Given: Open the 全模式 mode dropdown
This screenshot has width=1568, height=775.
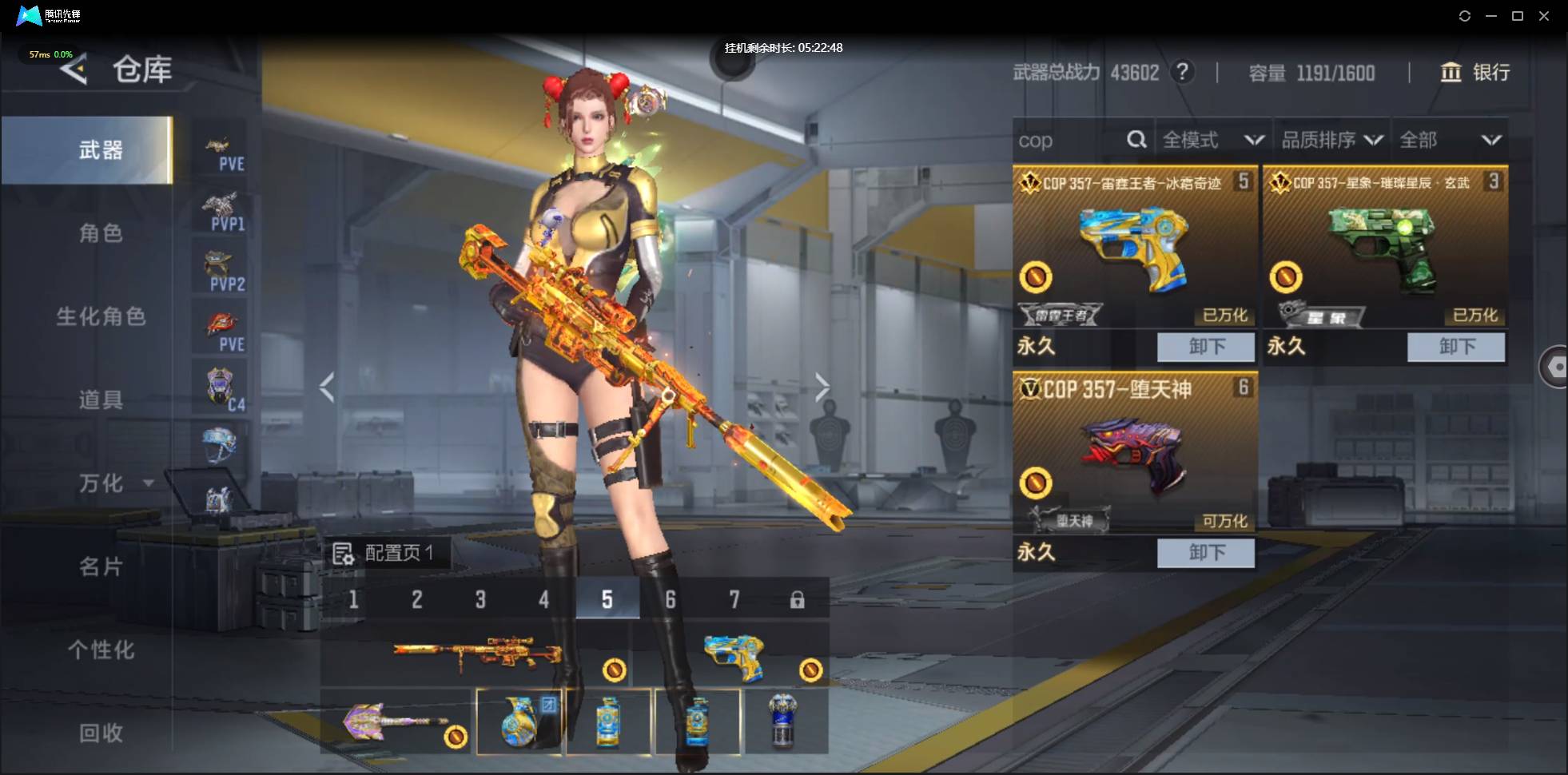Looking at the screenshot, I should (x=1212, y=141).
